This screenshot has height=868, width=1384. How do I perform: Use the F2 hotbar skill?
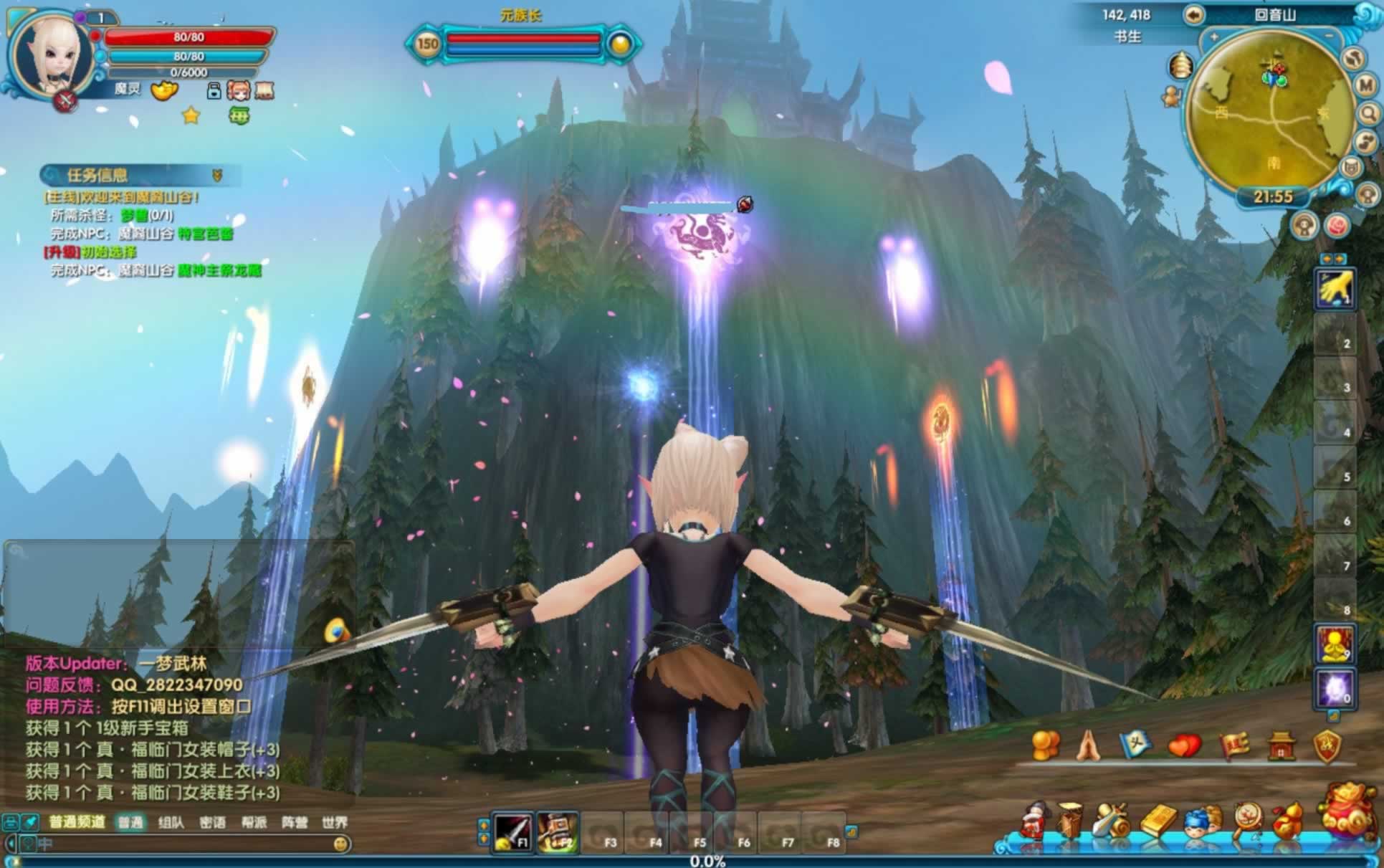tap(557, 832)
